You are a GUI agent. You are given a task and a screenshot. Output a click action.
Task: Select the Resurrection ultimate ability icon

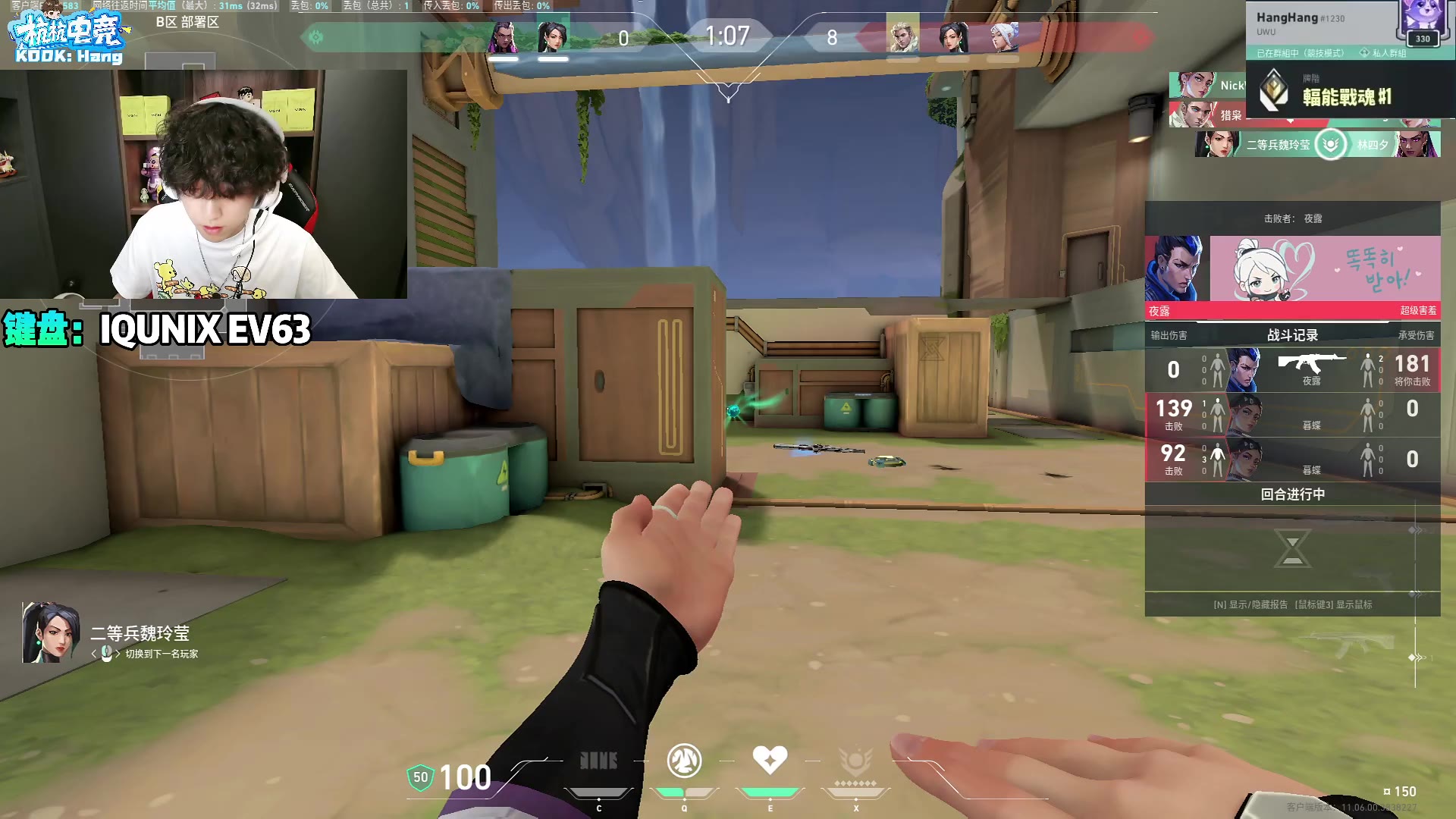tap(855, 761)
